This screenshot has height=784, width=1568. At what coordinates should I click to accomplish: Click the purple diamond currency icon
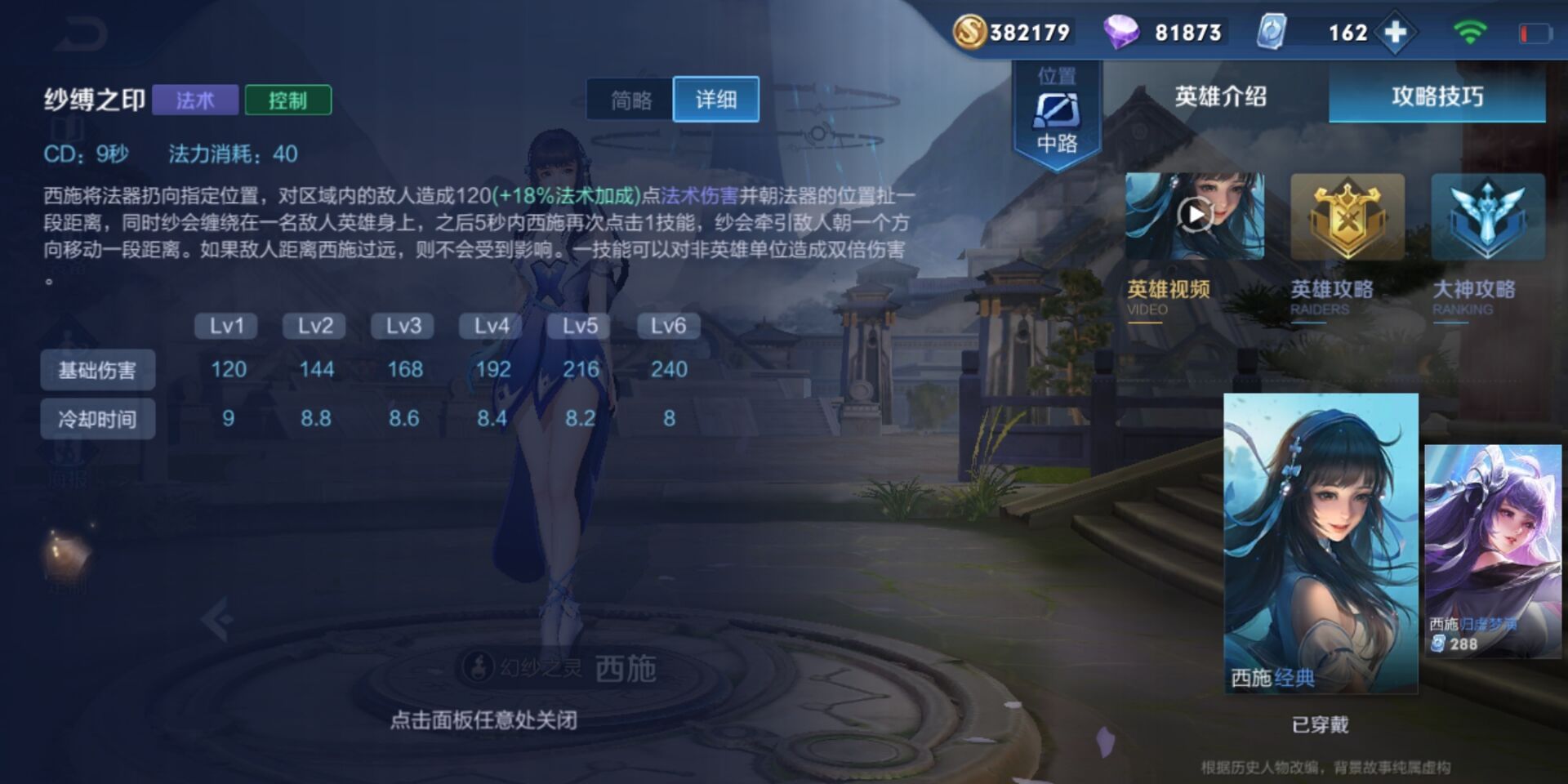(1123, 32)
